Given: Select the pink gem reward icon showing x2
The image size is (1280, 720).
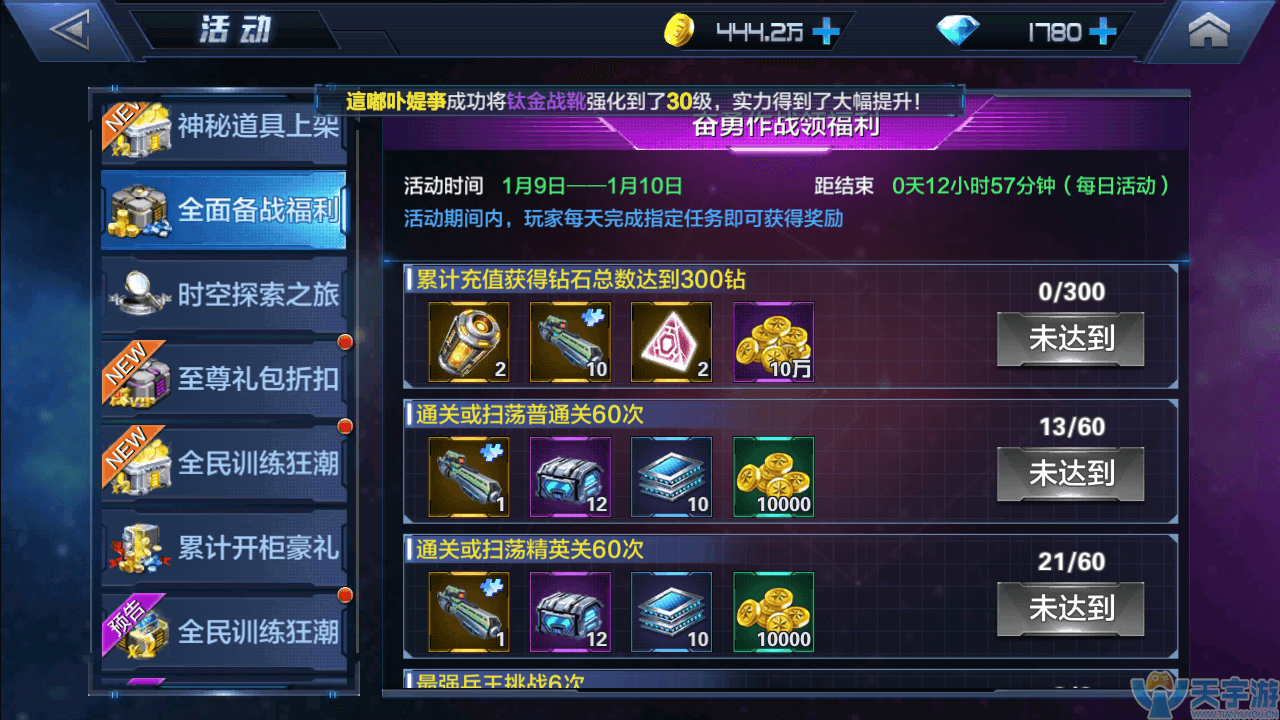Looking at the screenshot, I should click(x=671, y=343).
